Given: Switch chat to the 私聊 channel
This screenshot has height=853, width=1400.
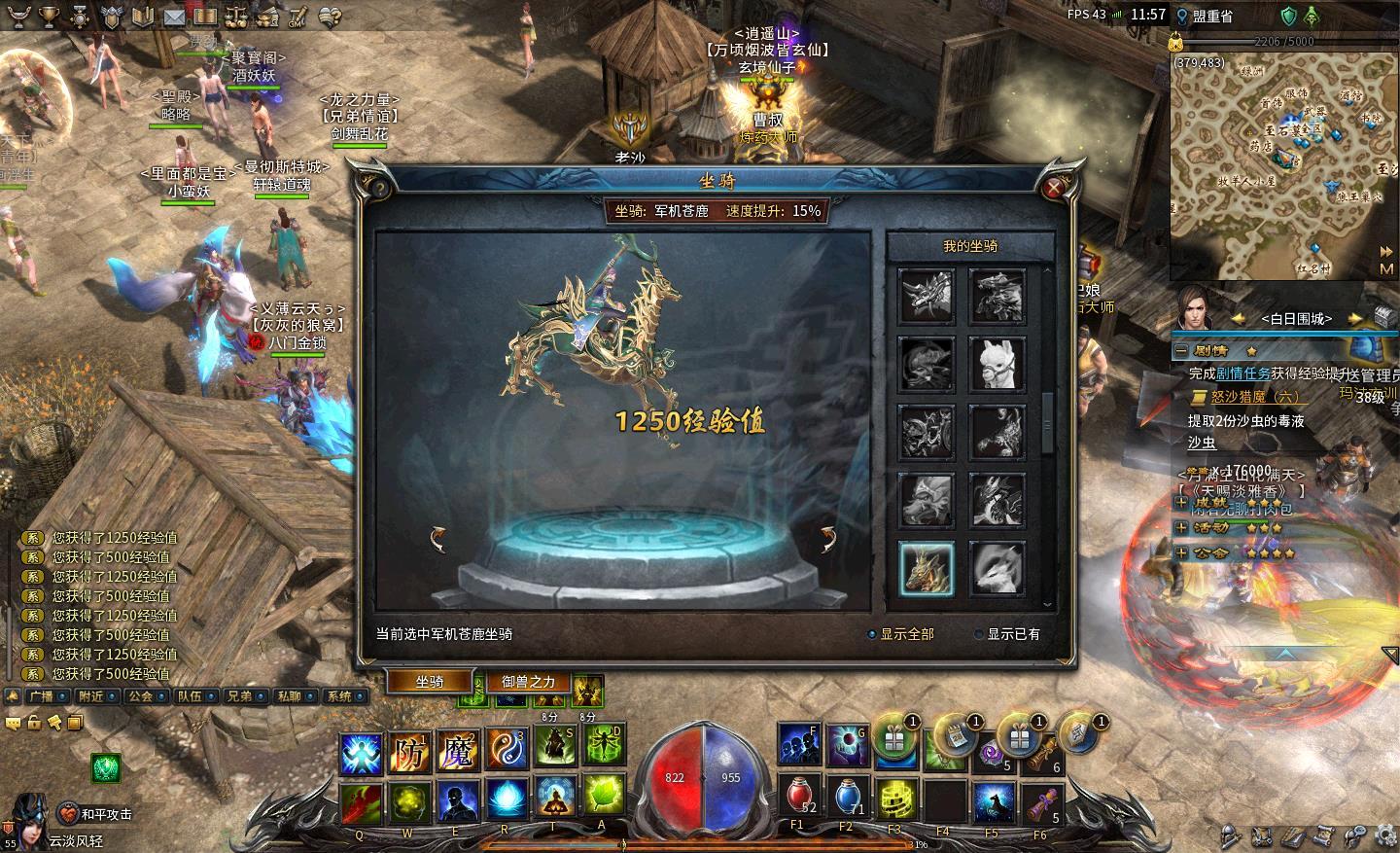Looking at the screenshot, I should [289, 696].
